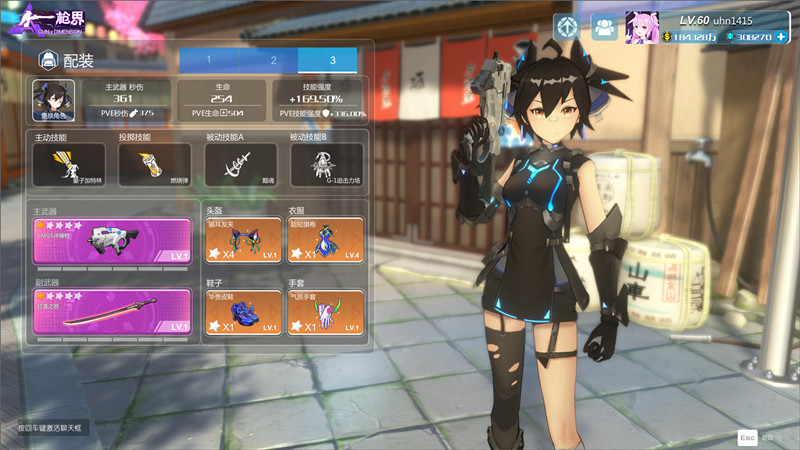Select the gloves equipment slot
800x450 pixels.
pyautogui.click(x=325, y=311)
